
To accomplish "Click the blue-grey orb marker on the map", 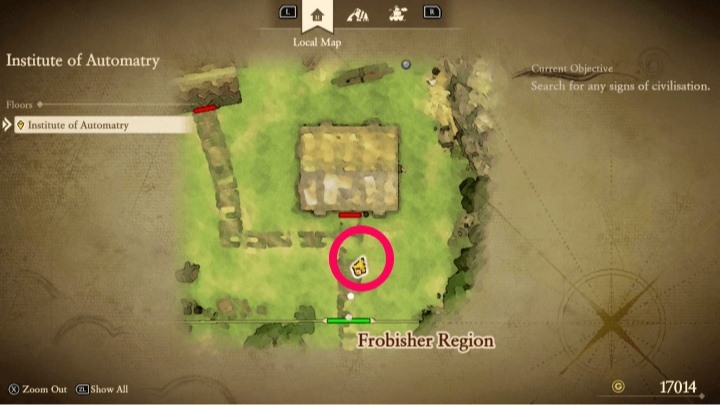I will point(406,65).
